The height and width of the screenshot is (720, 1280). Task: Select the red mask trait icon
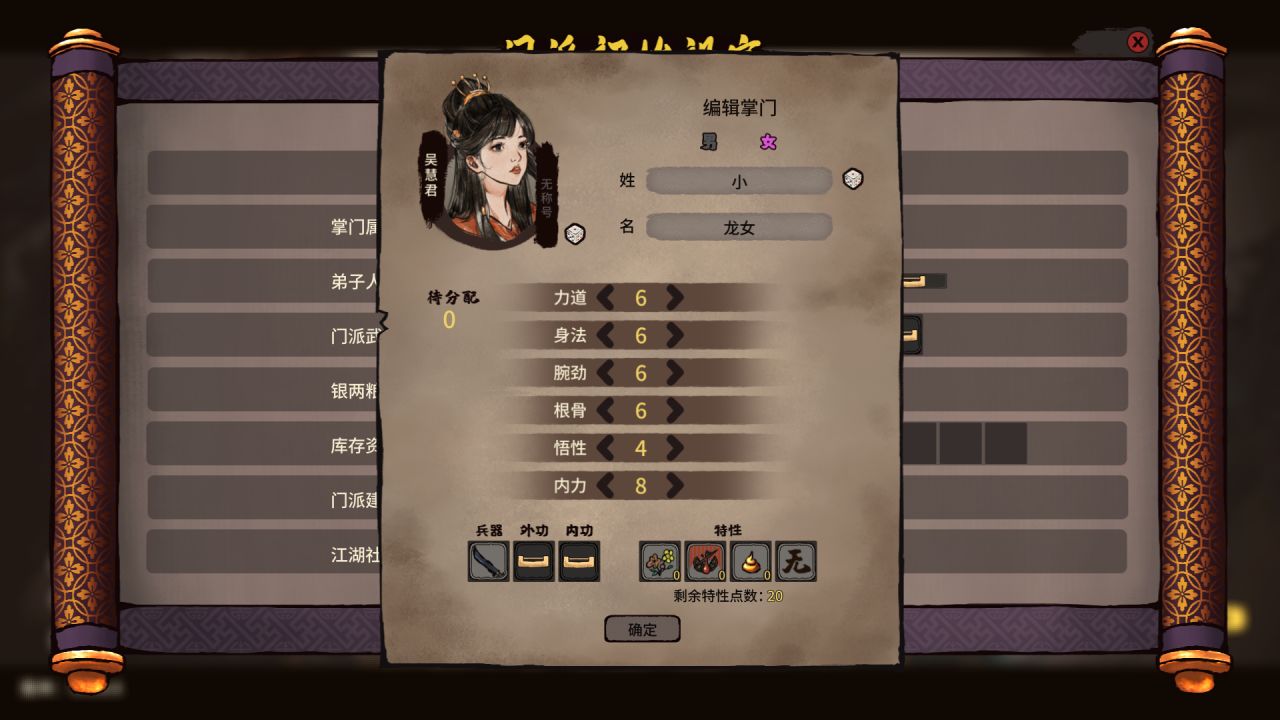(x=704, y=561)
